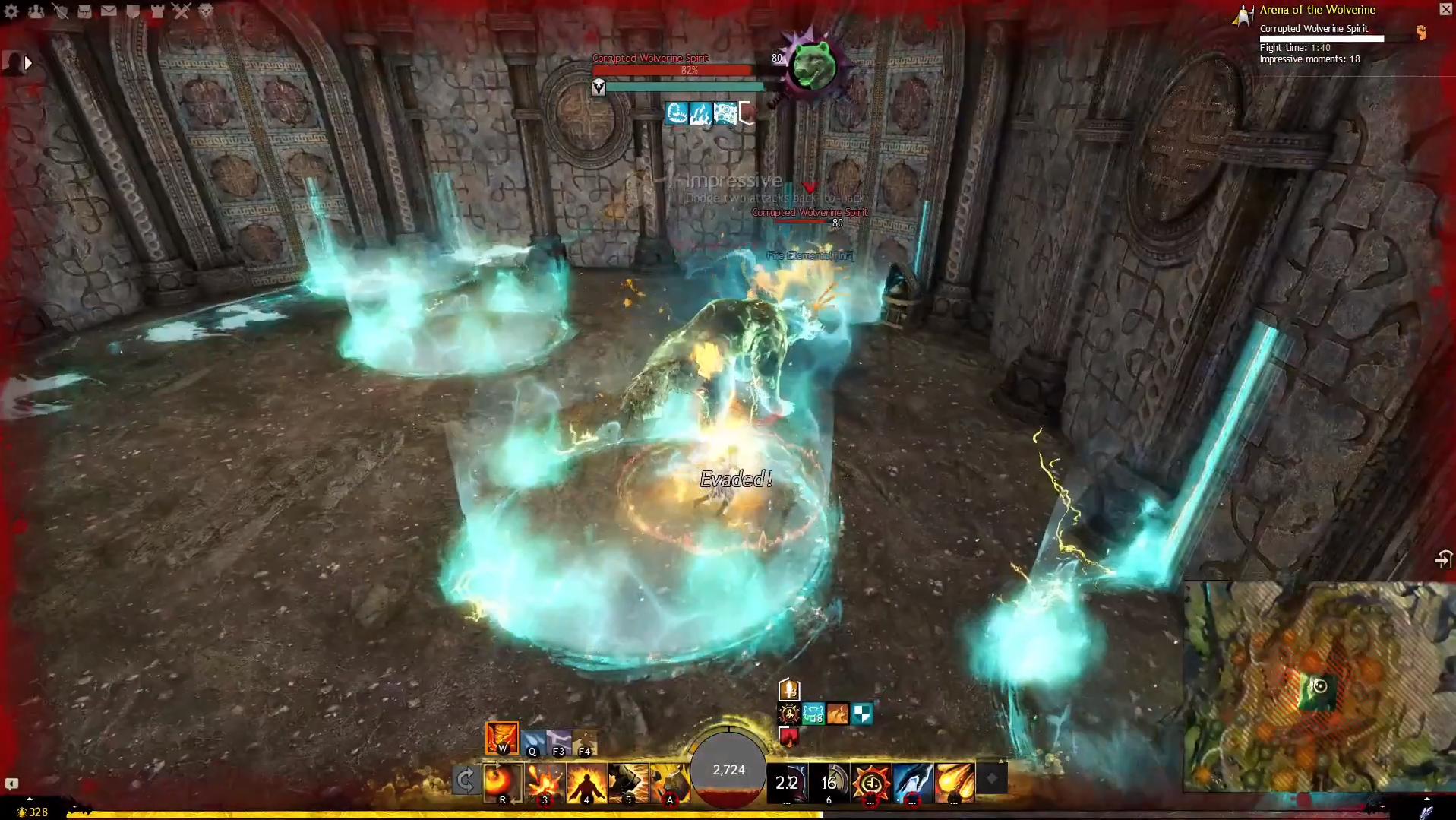Open the mail envelope icon
Screen dimensions: 1456x820
(109, 11)
